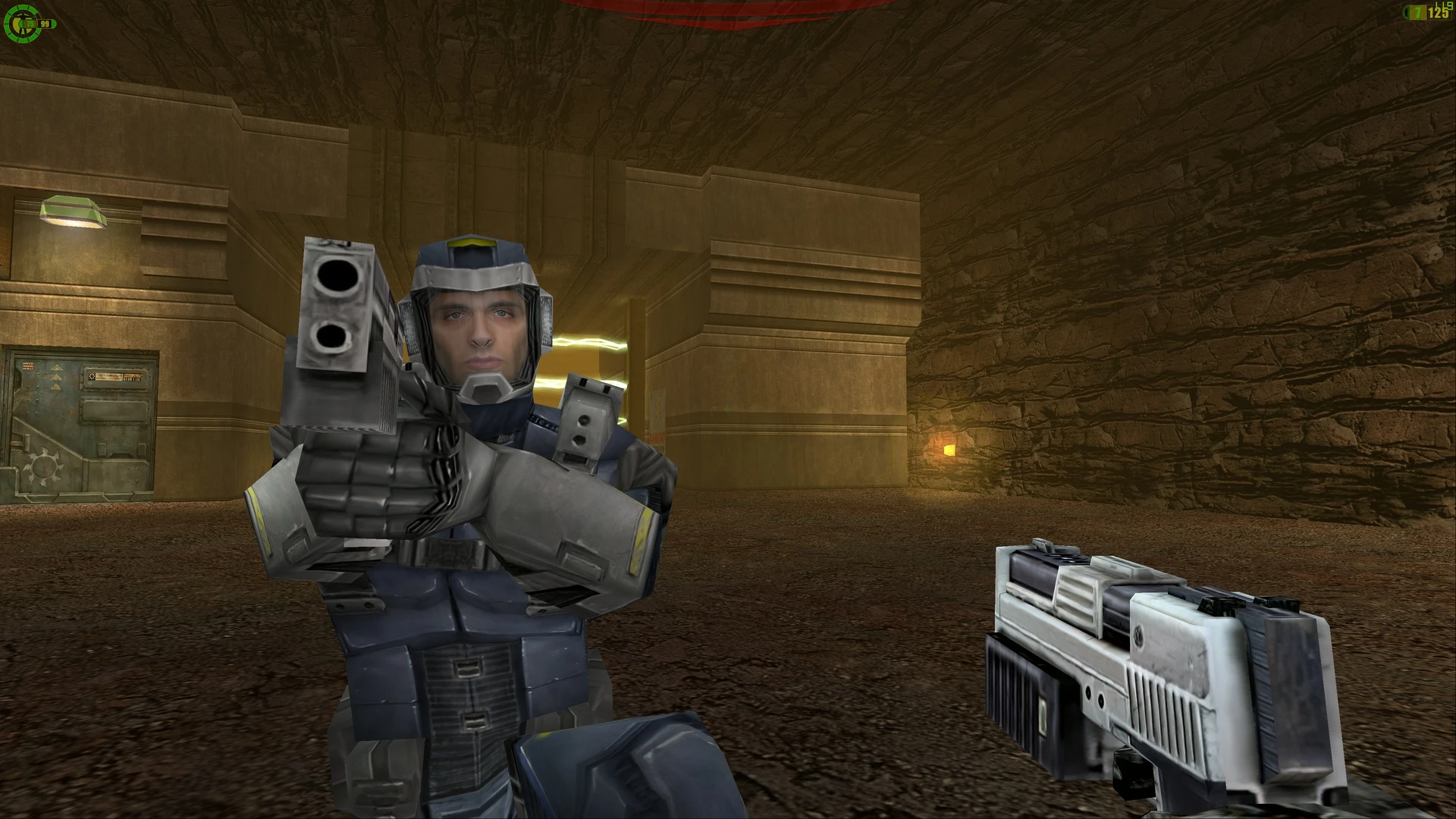
Task: Click the circular health status indicator
Action: (x=22, y=24)
